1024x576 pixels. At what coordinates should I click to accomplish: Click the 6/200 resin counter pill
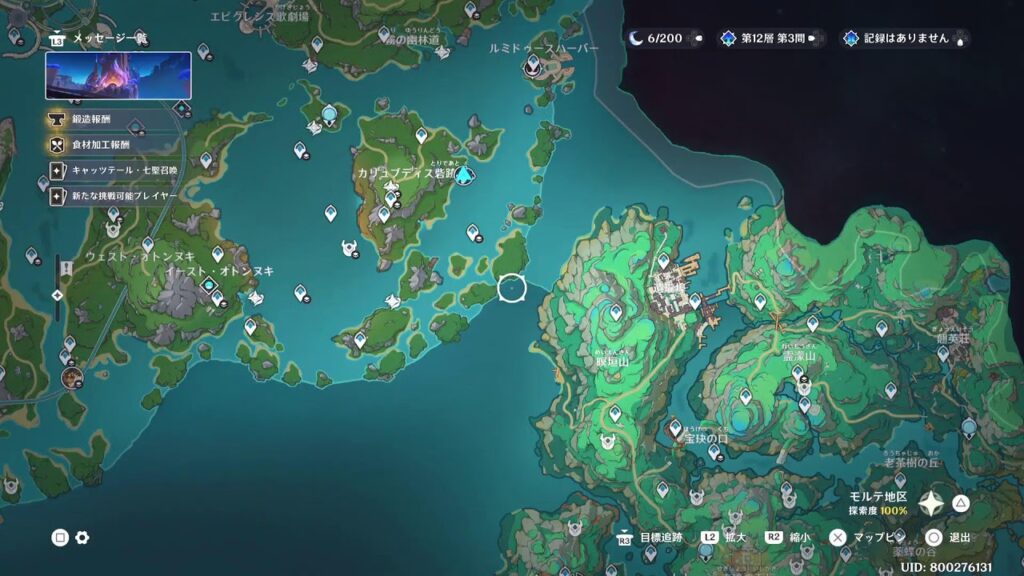pos(665,39)
